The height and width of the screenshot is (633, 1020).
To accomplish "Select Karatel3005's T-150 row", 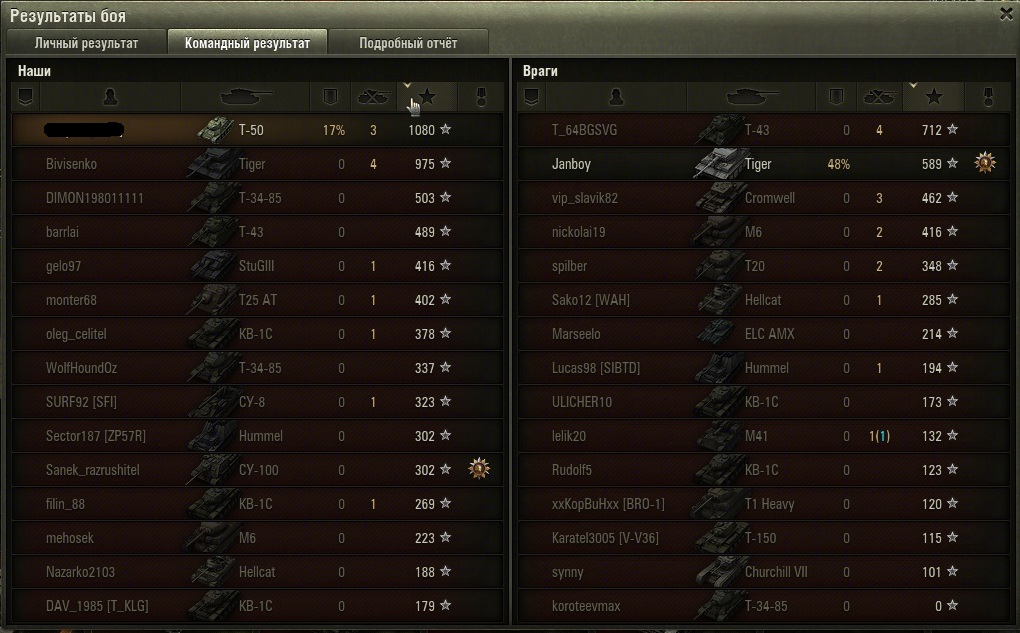I will [x=756, y=538].
